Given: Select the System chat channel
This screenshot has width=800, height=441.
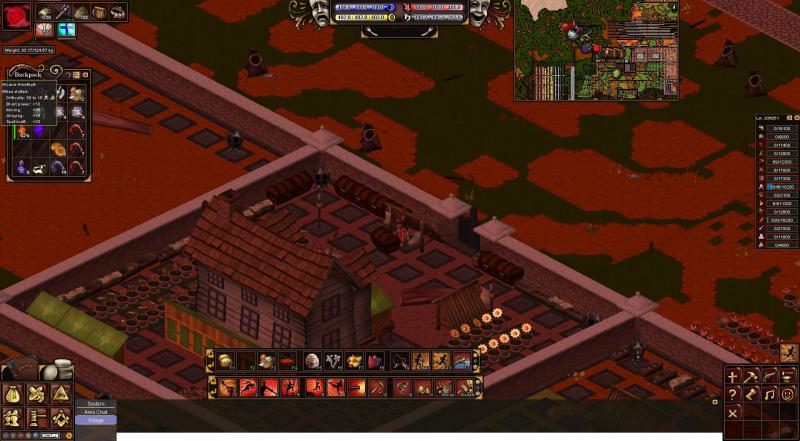Looking at the screenshot, I should coord(96,403).
